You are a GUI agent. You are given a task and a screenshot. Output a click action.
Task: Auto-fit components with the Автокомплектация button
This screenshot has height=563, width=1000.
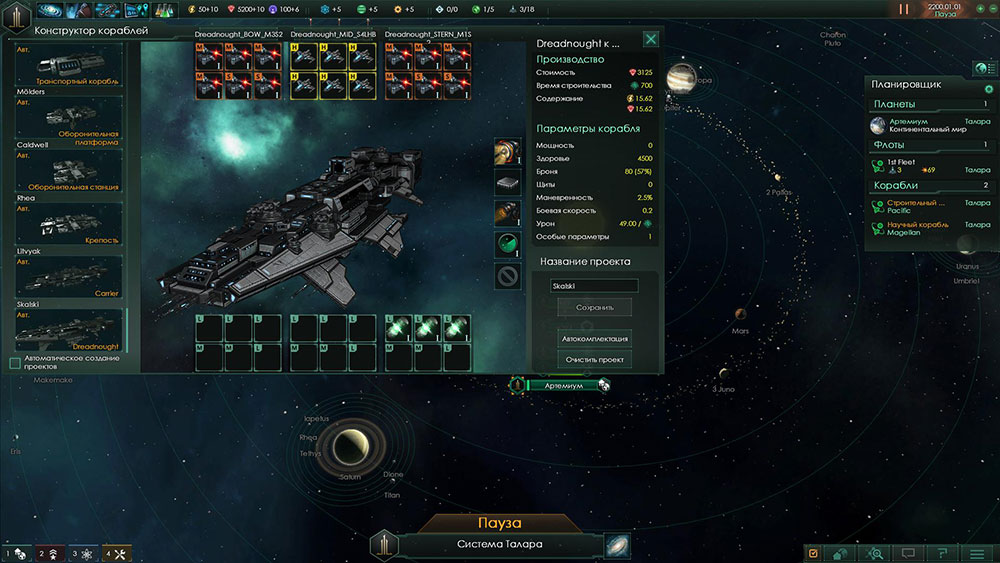595,339
